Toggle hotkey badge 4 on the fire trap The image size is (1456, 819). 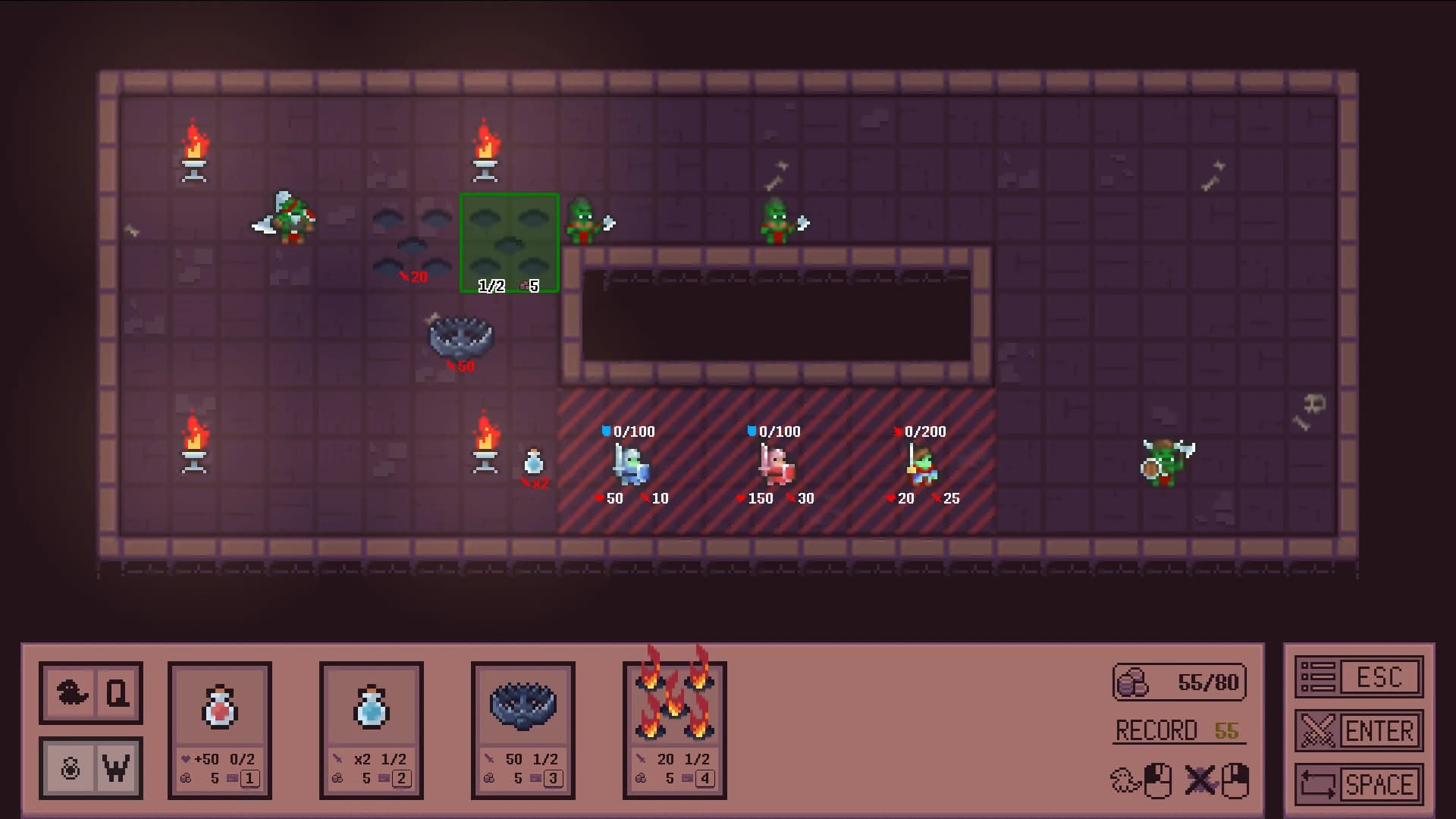click(705, 778)
